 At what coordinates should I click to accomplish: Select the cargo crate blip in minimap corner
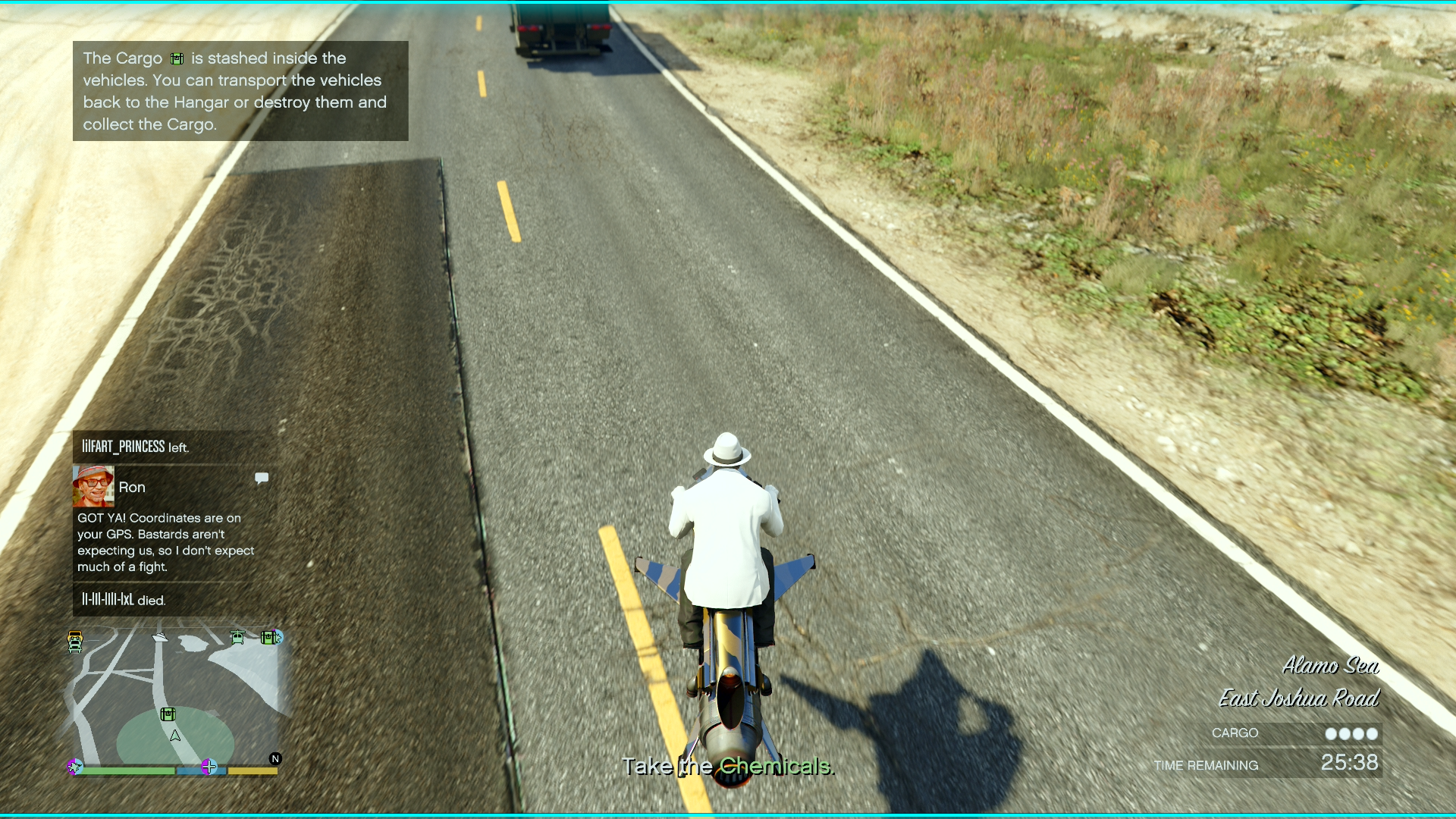click(268, 638)
